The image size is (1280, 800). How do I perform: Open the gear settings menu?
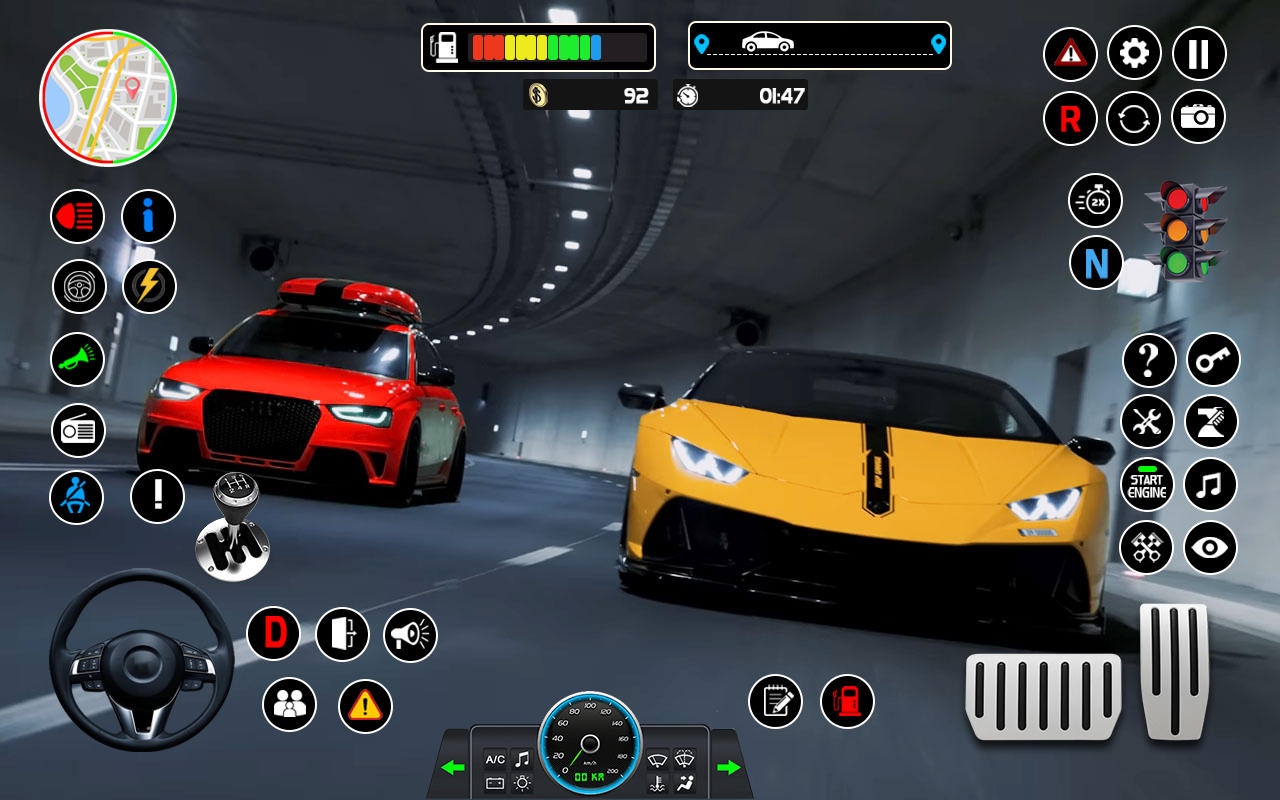(x=1134, y=54)
